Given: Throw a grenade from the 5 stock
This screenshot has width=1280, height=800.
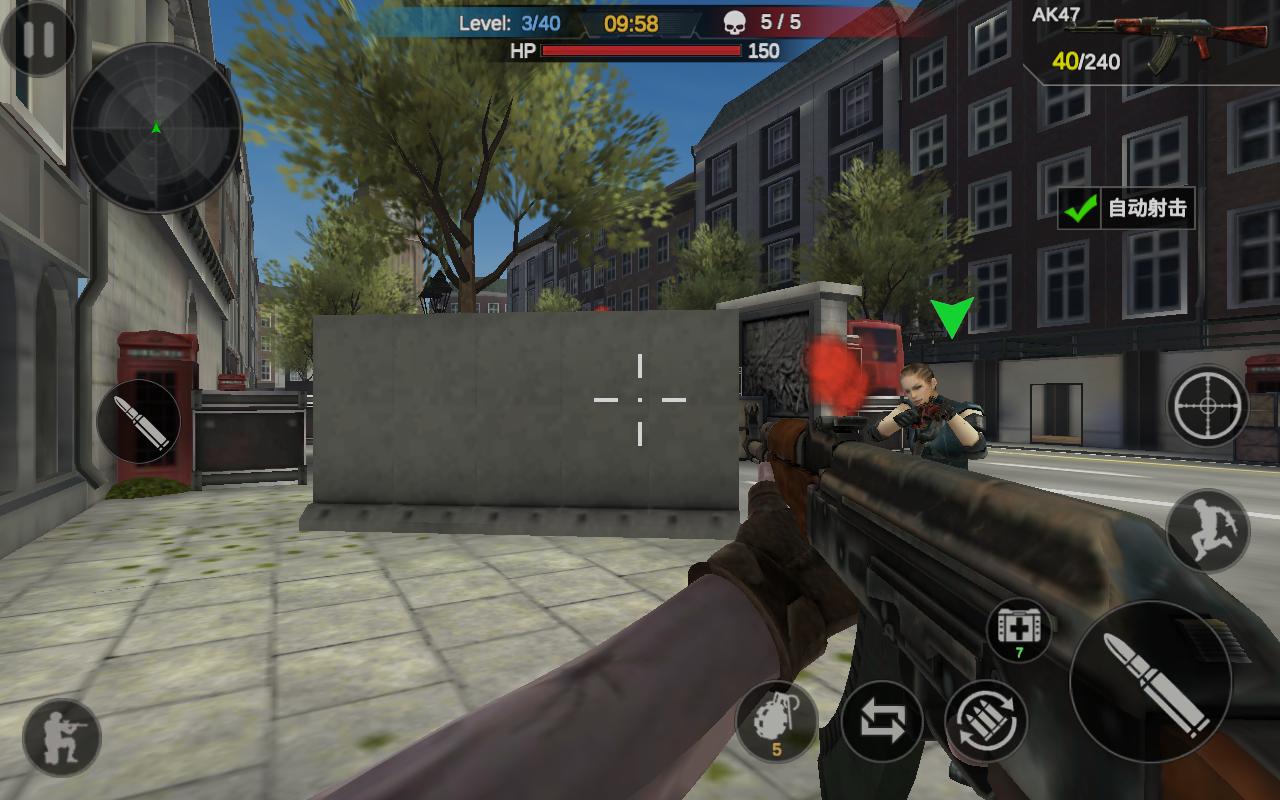Looking at the screenshot, I should 776,720.
